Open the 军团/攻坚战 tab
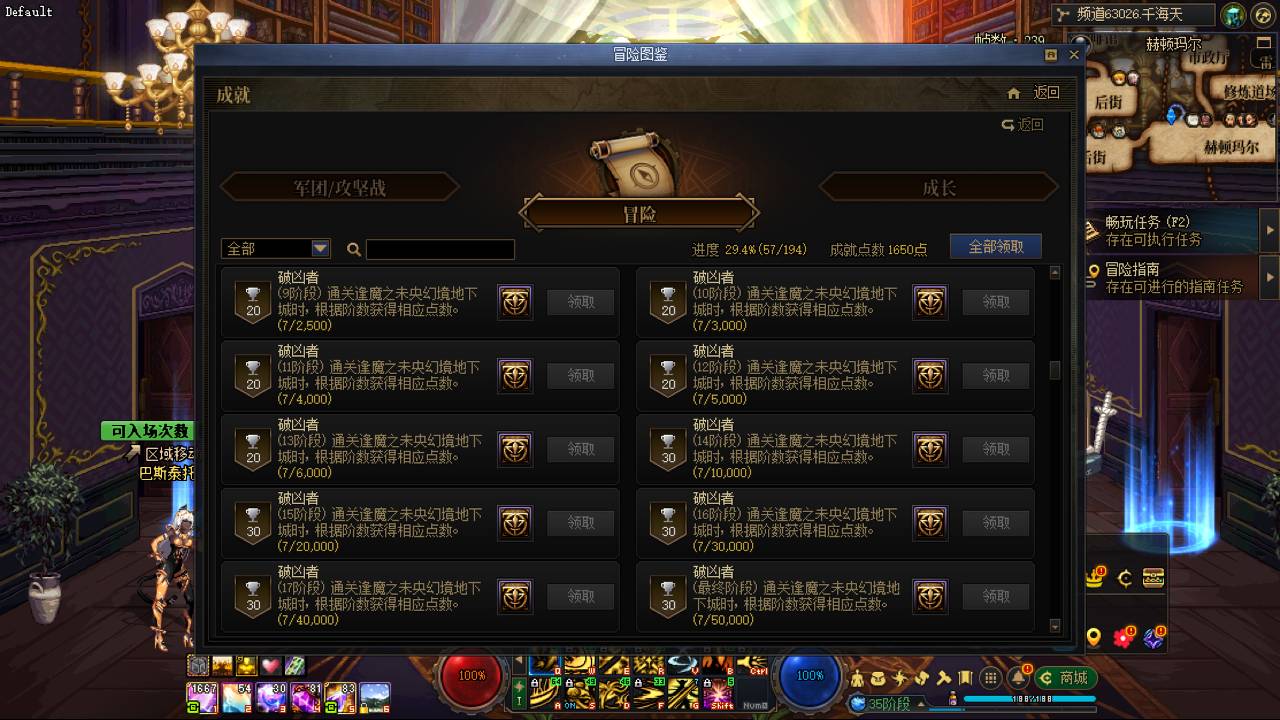The height and width of the screenshot is (720, 1280). click(340, 186)
